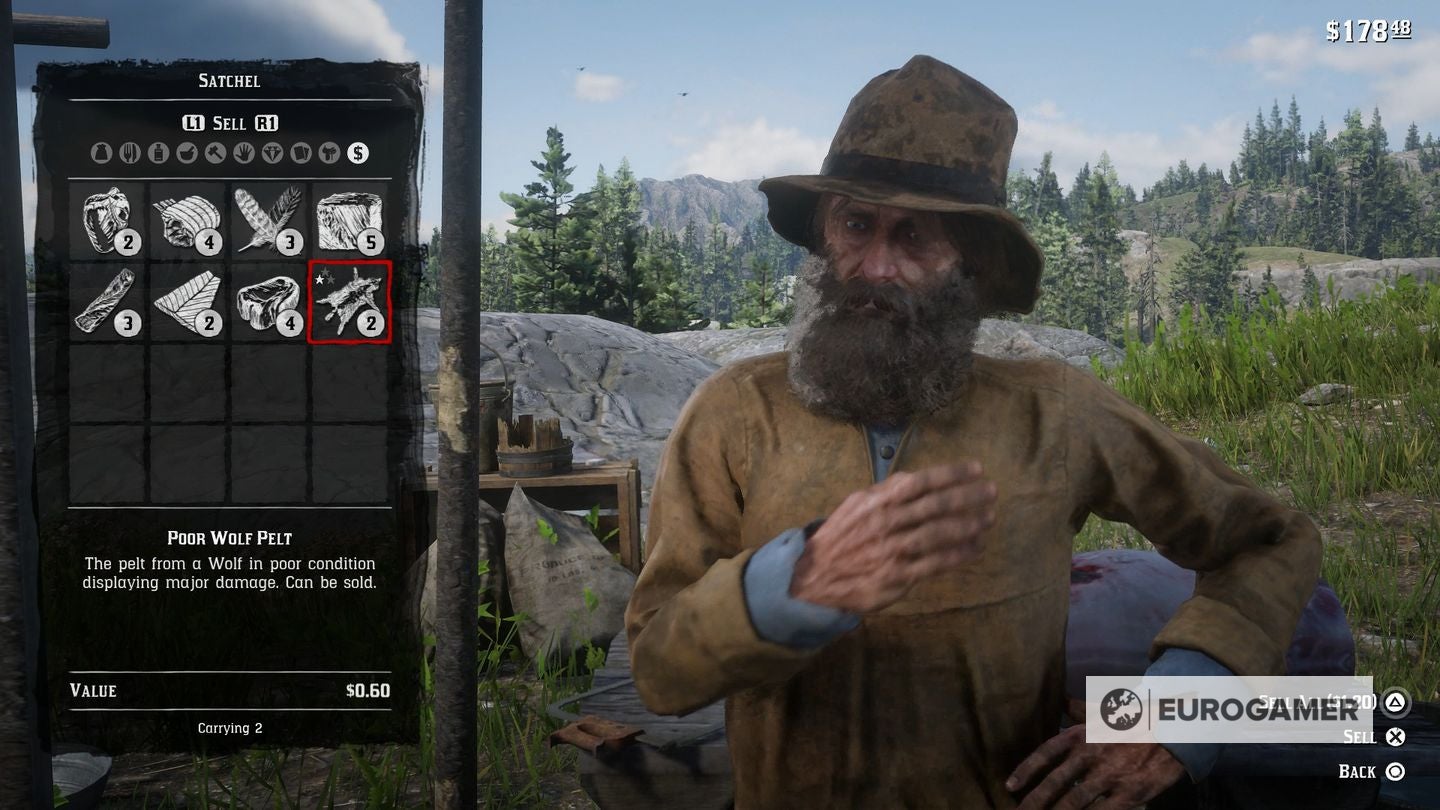
Task: Select the big game meat in top-left slot
Action: 104,219
